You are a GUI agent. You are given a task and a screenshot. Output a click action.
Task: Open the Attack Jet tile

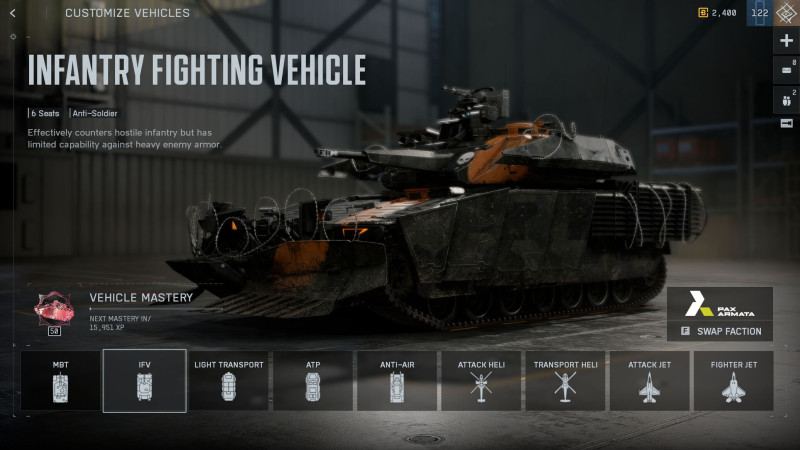click(x=649, y=380)
